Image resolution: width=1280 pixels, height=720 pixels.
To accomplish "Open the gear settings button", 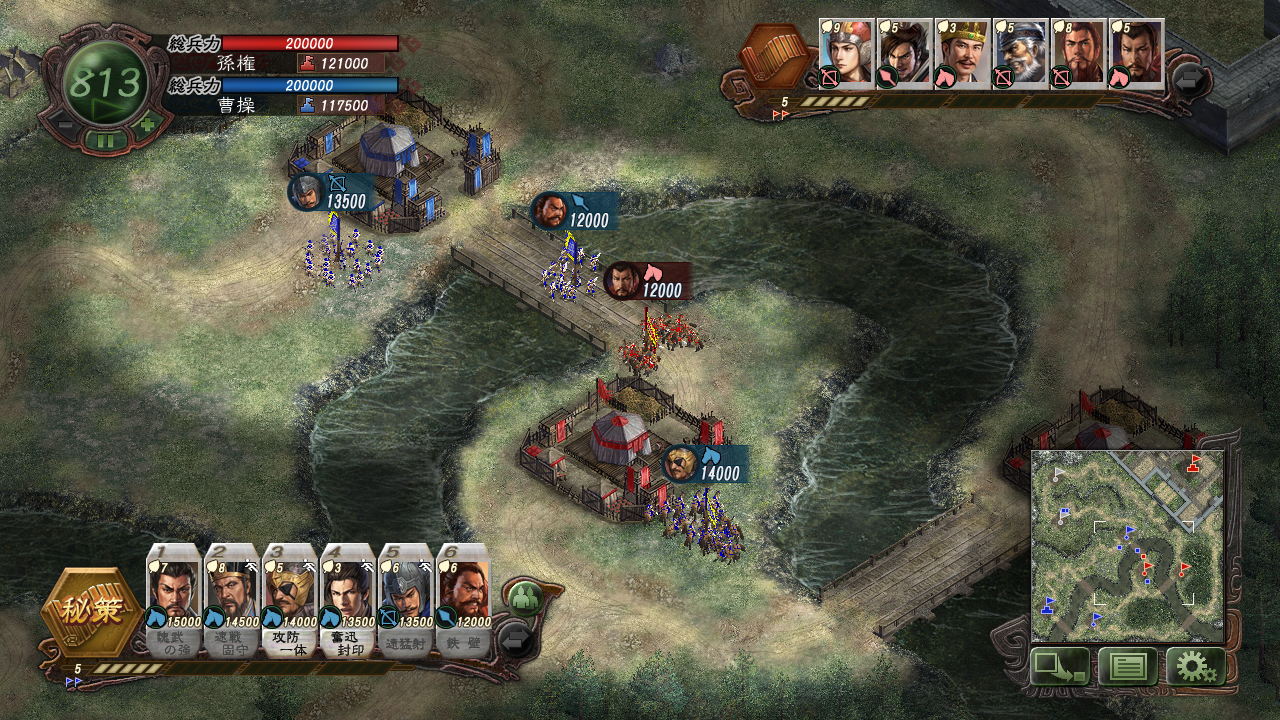I will [x=1194, y=666].
